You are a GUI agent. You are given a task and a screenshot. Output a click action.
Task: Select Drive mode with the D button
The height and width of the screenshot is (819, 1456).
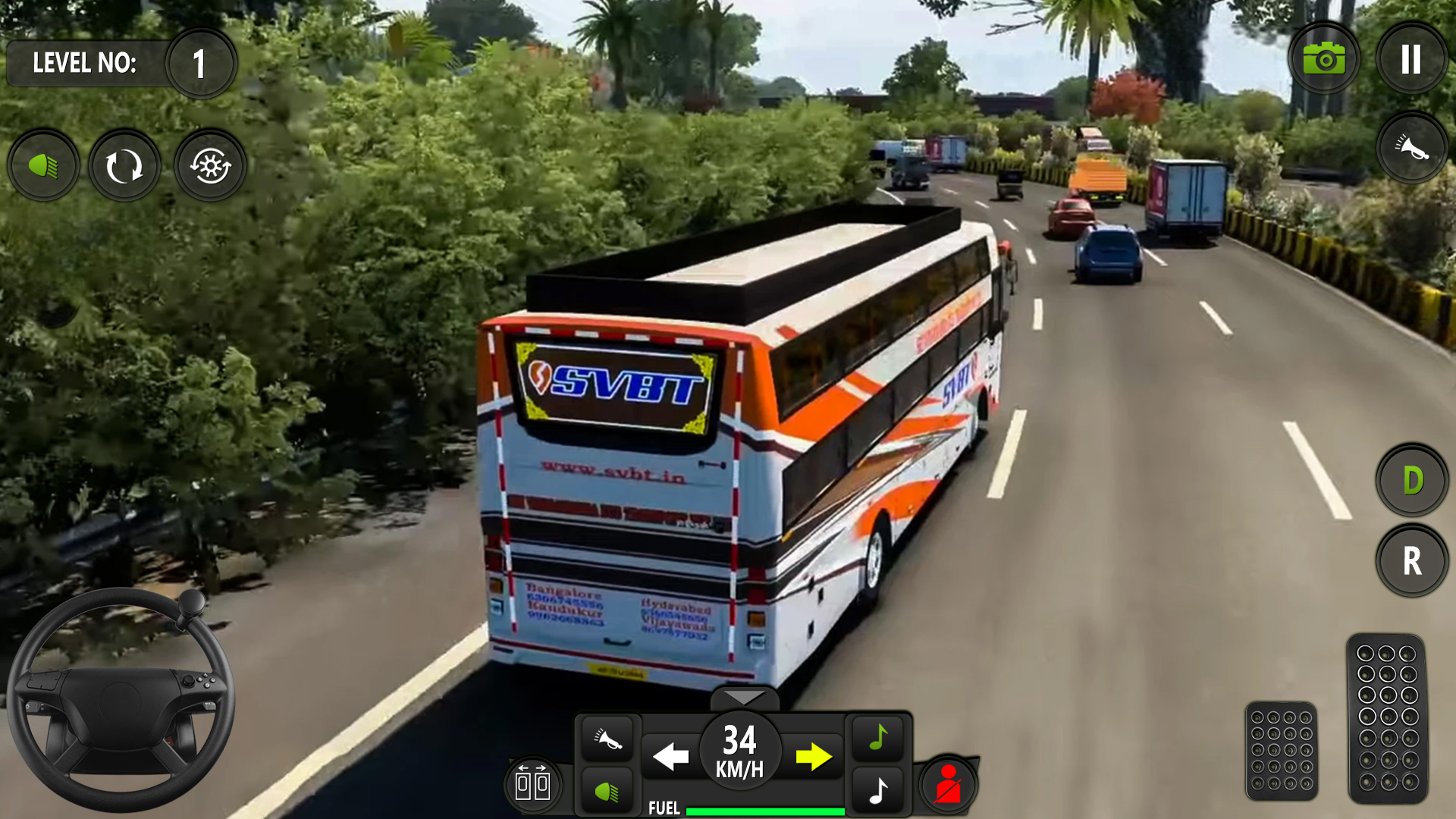(x=1412, y=479)
